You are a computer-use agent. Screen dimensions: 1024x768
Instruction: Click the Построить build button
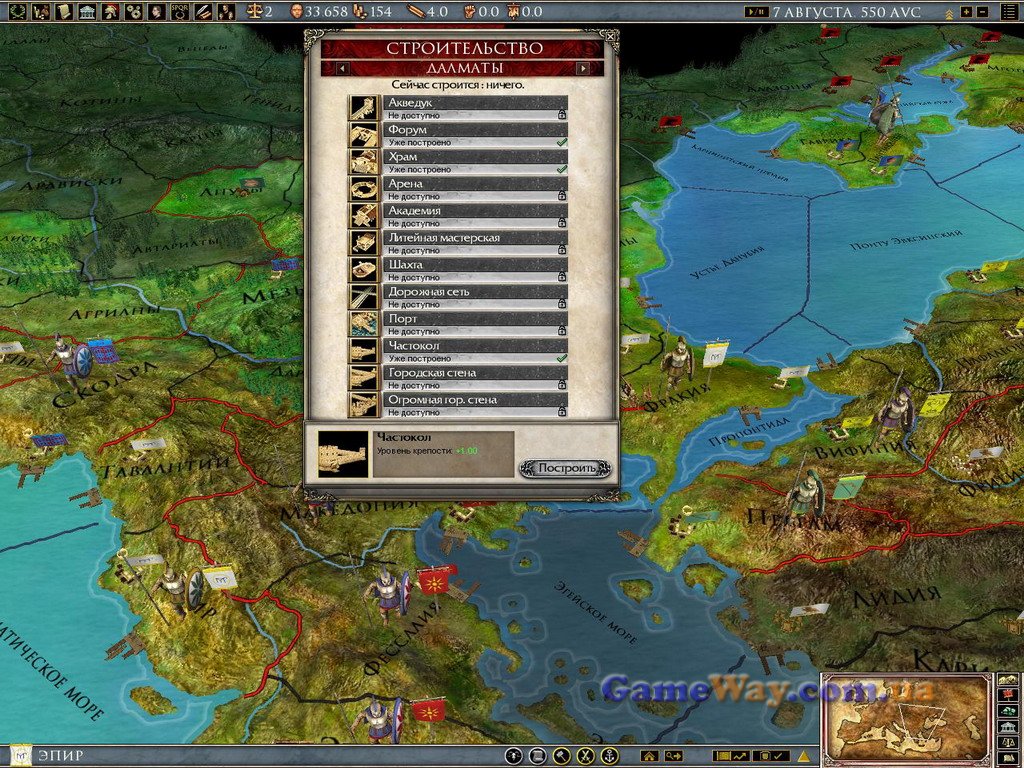(566, 468)
